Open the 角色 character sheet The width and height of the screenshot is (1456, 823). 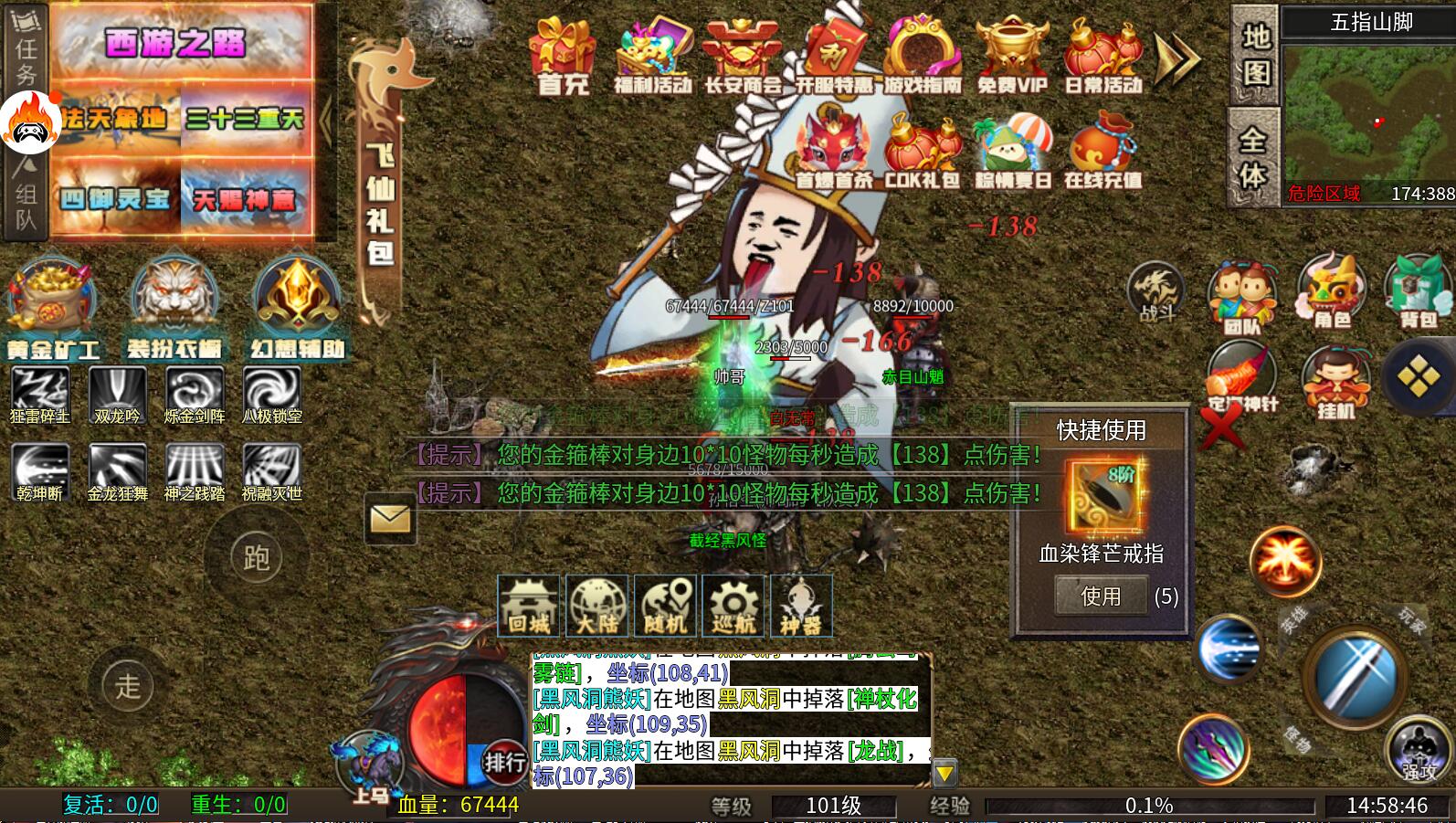(x=1331, y=292)
